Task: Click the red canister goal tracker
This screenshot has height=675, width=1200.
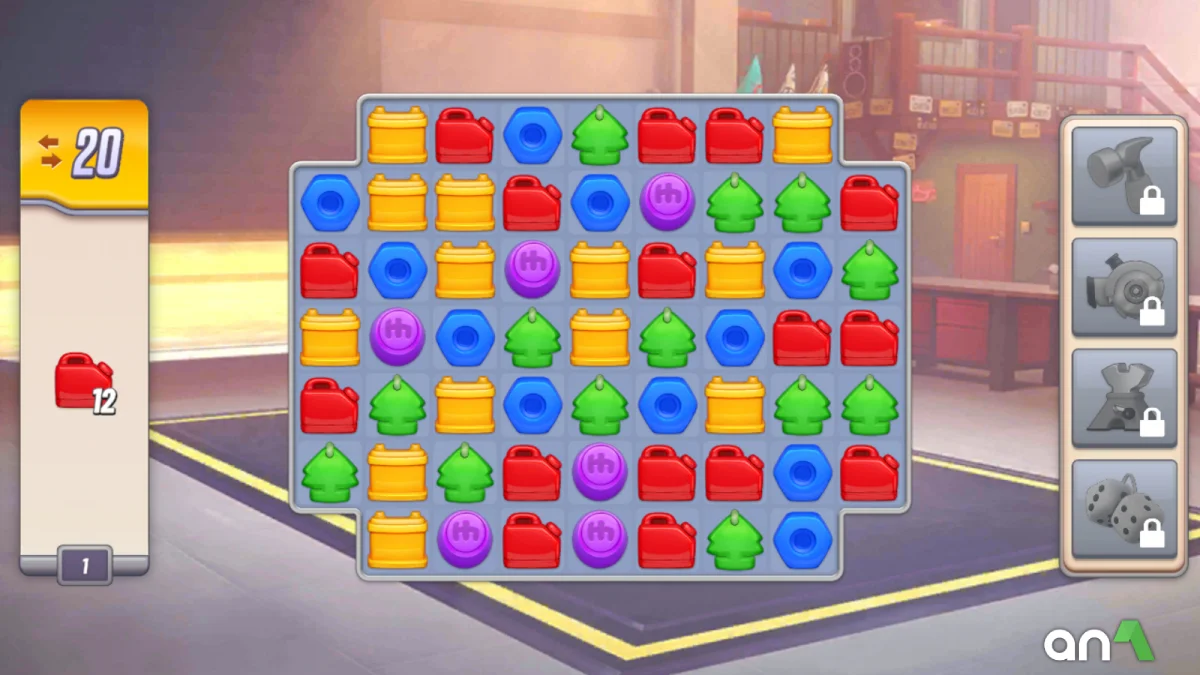Action: click(x=85, y=382)
